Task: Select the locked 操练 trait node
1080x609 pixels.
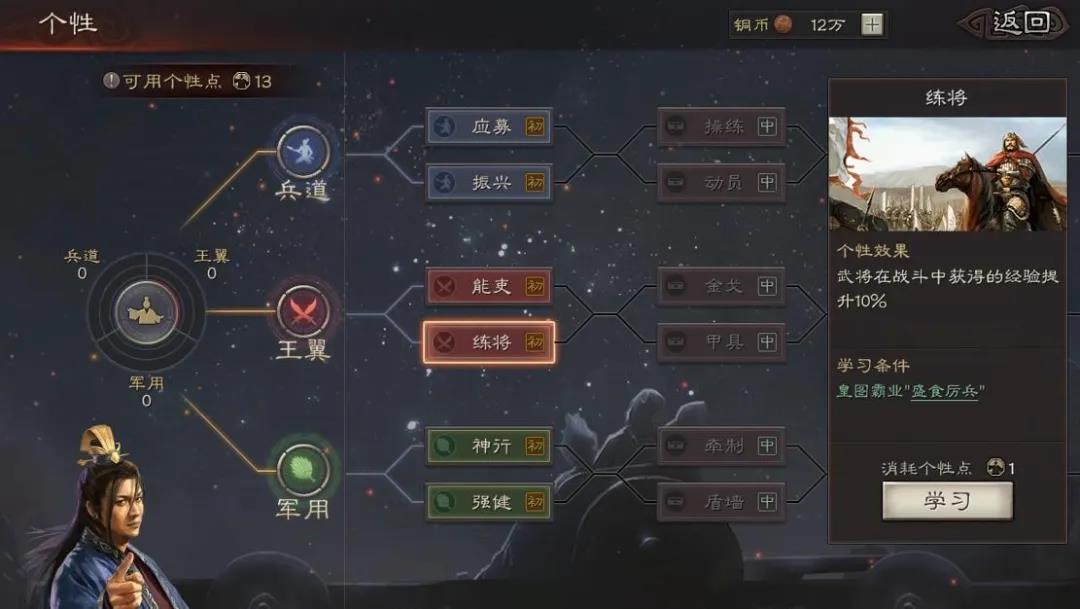Action: (721, 127)
